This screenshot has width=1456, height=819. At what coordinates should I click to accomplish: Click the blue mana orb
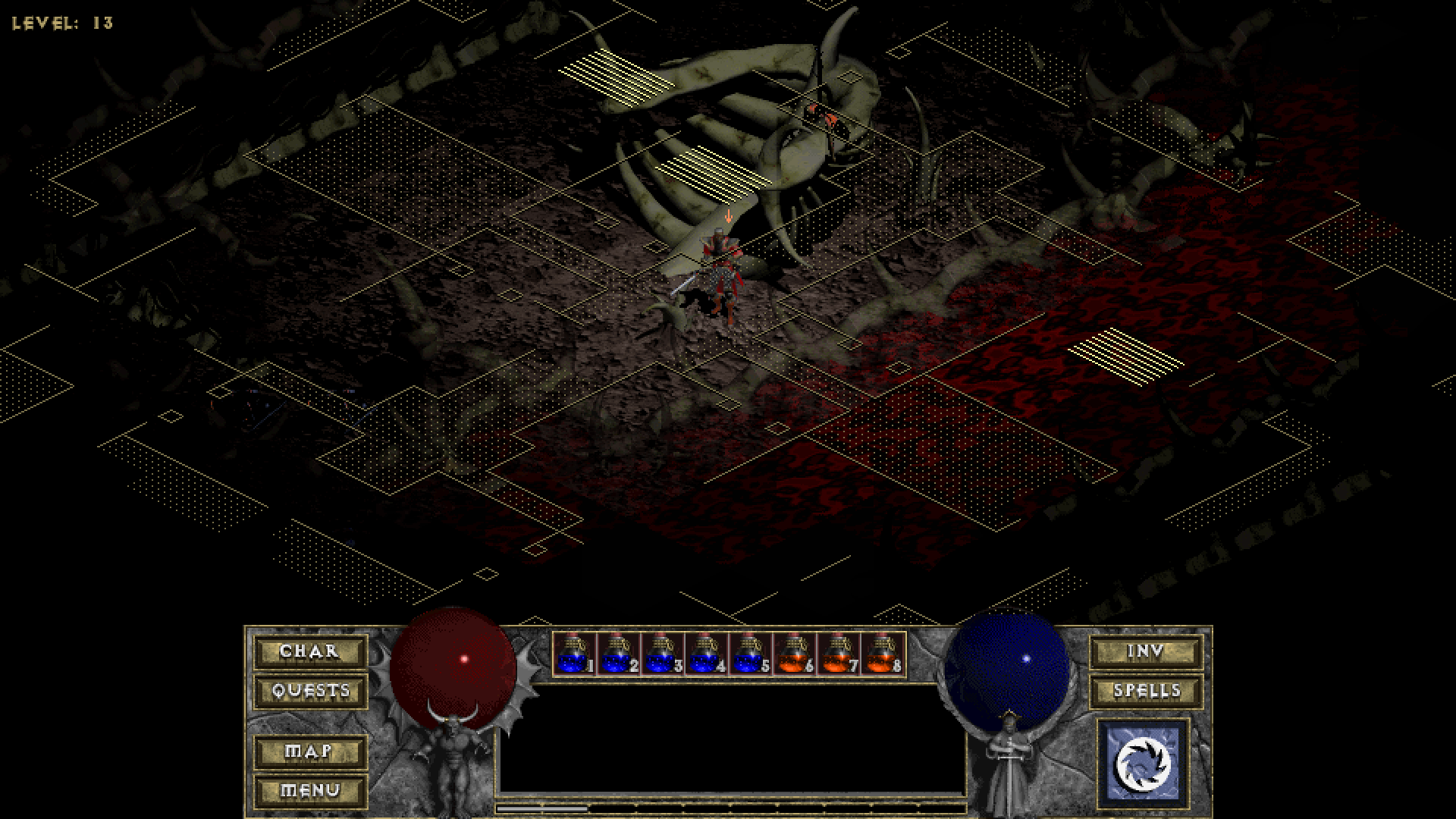point(1009,667)
